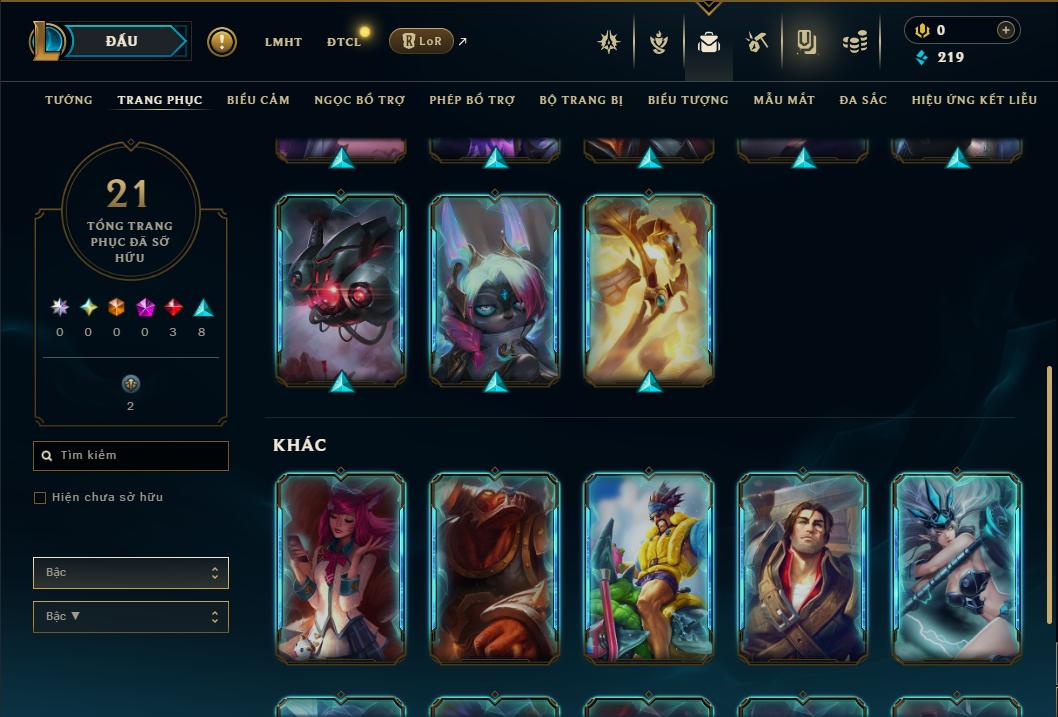Switch to the ĐTCL game tab
1058x717 pixels.
coord(344,42)
